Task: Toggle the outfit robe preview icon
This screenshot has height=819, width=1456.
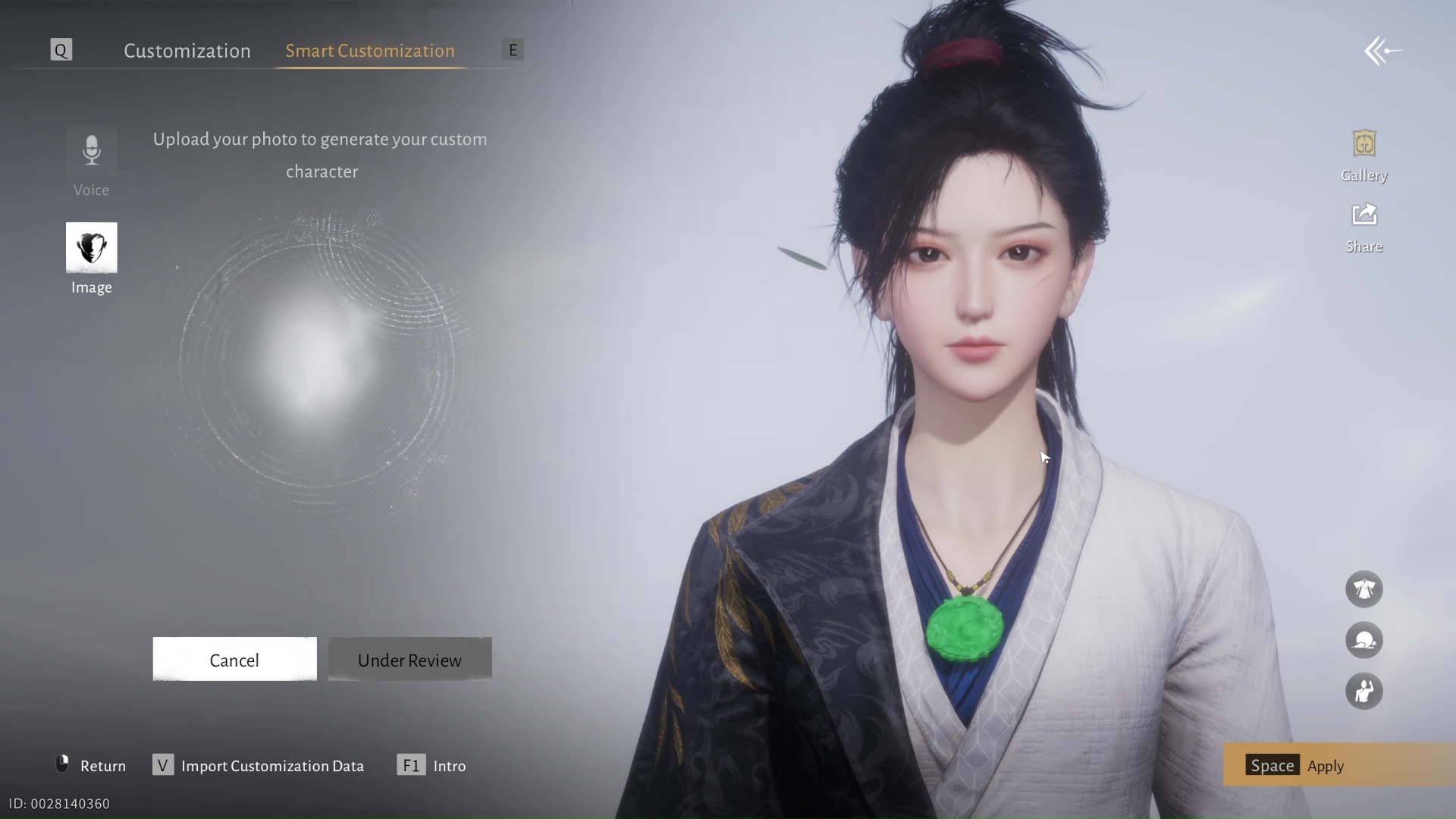Action: coord(1363,589)
